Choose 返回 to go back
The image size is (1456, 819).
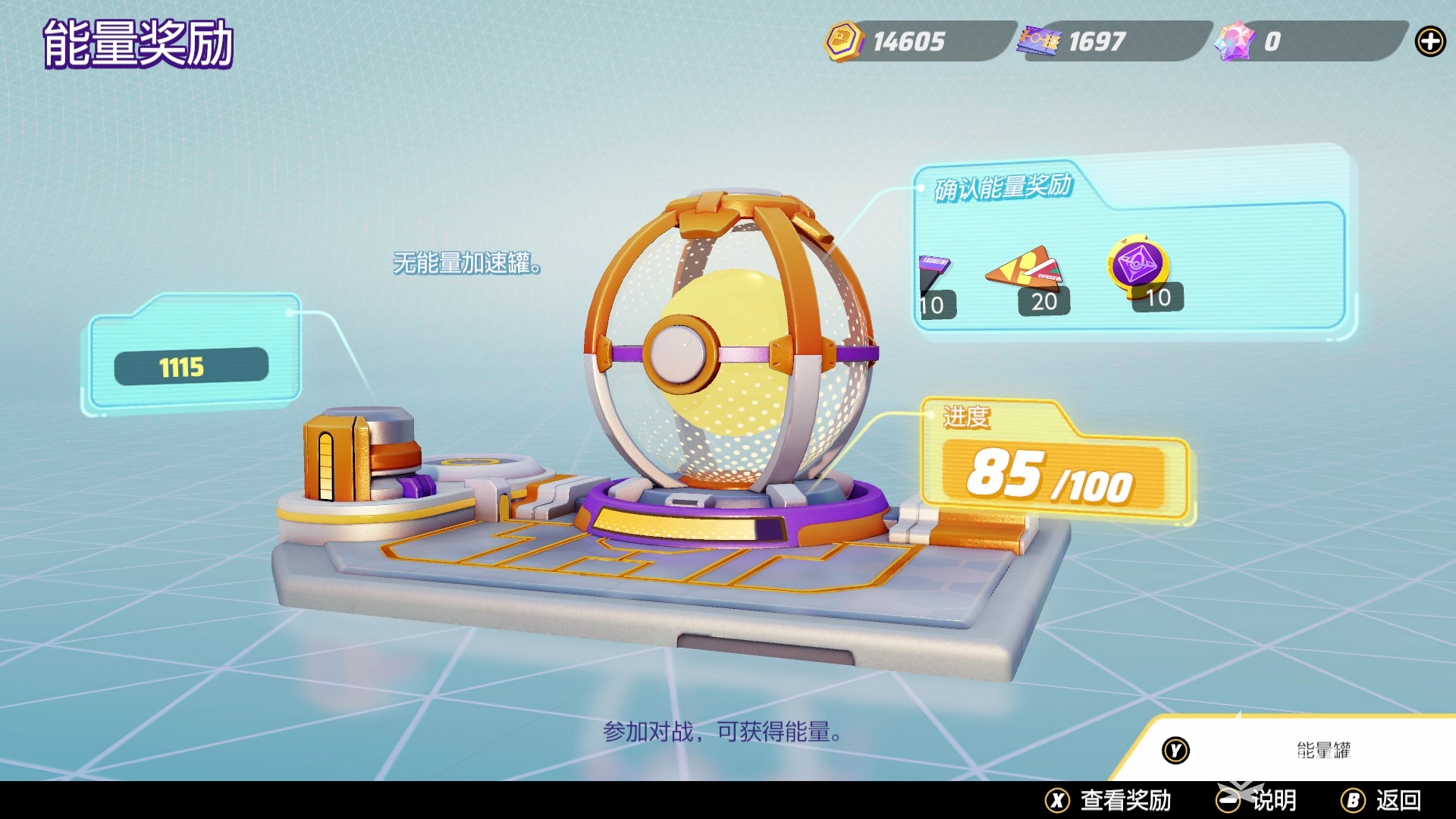coord(1381,800)
